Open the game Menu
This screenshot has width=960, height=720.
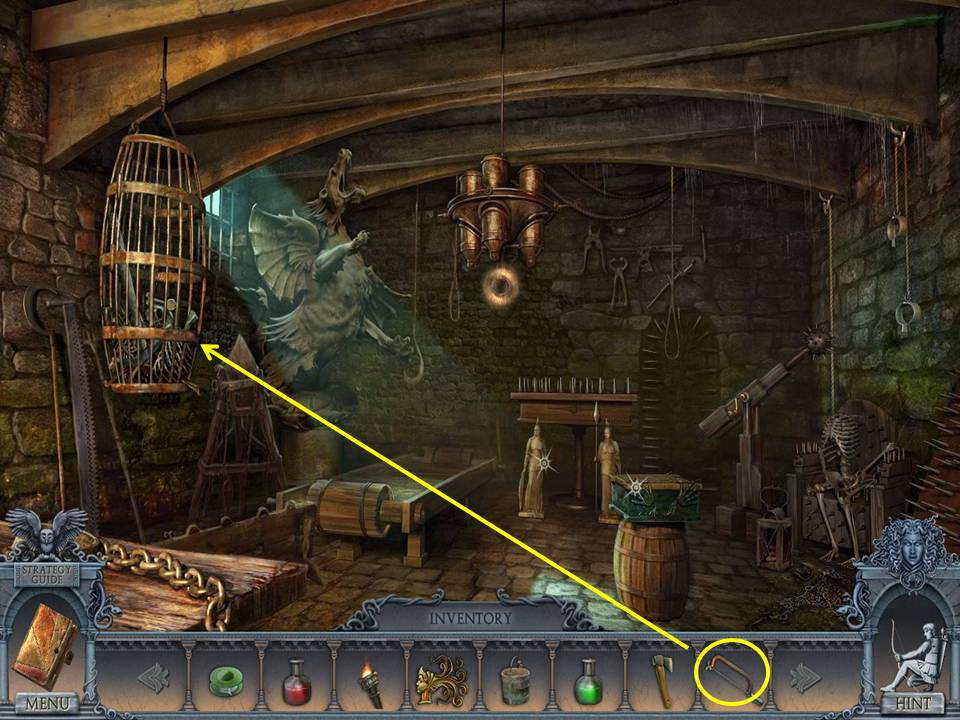pos(45,704)
